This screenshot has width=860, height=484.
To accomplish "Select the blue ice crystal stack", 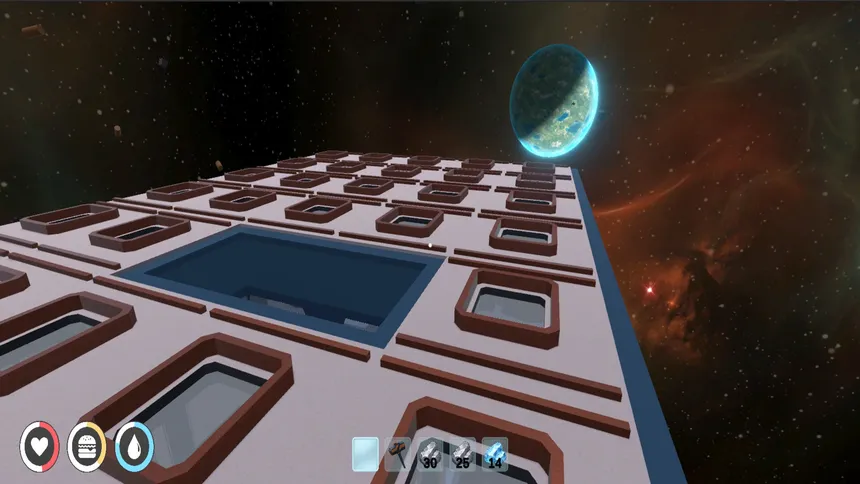I will (494, 454).
